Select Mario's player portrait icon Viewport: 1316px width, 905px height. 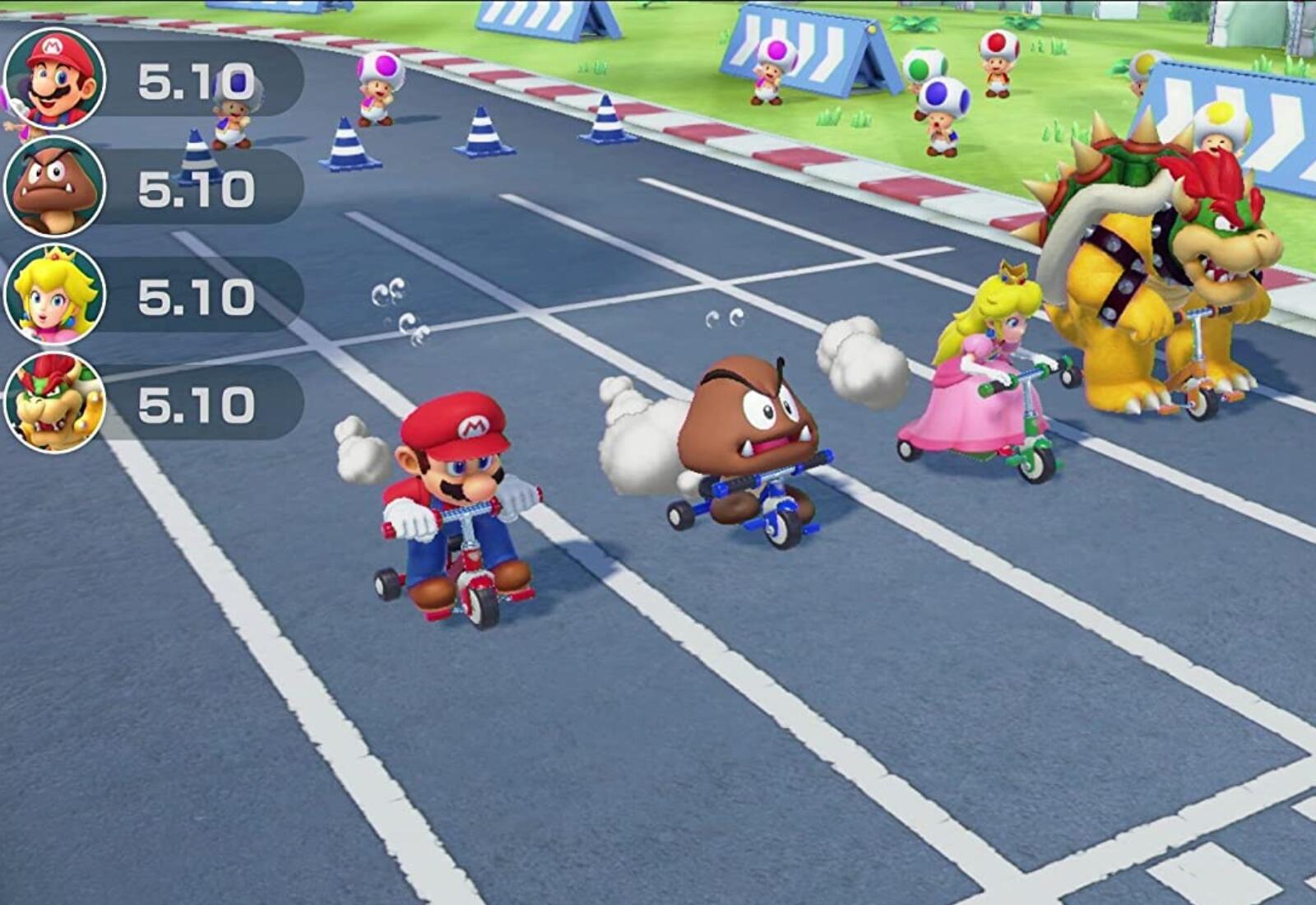(x=54, y=79)
